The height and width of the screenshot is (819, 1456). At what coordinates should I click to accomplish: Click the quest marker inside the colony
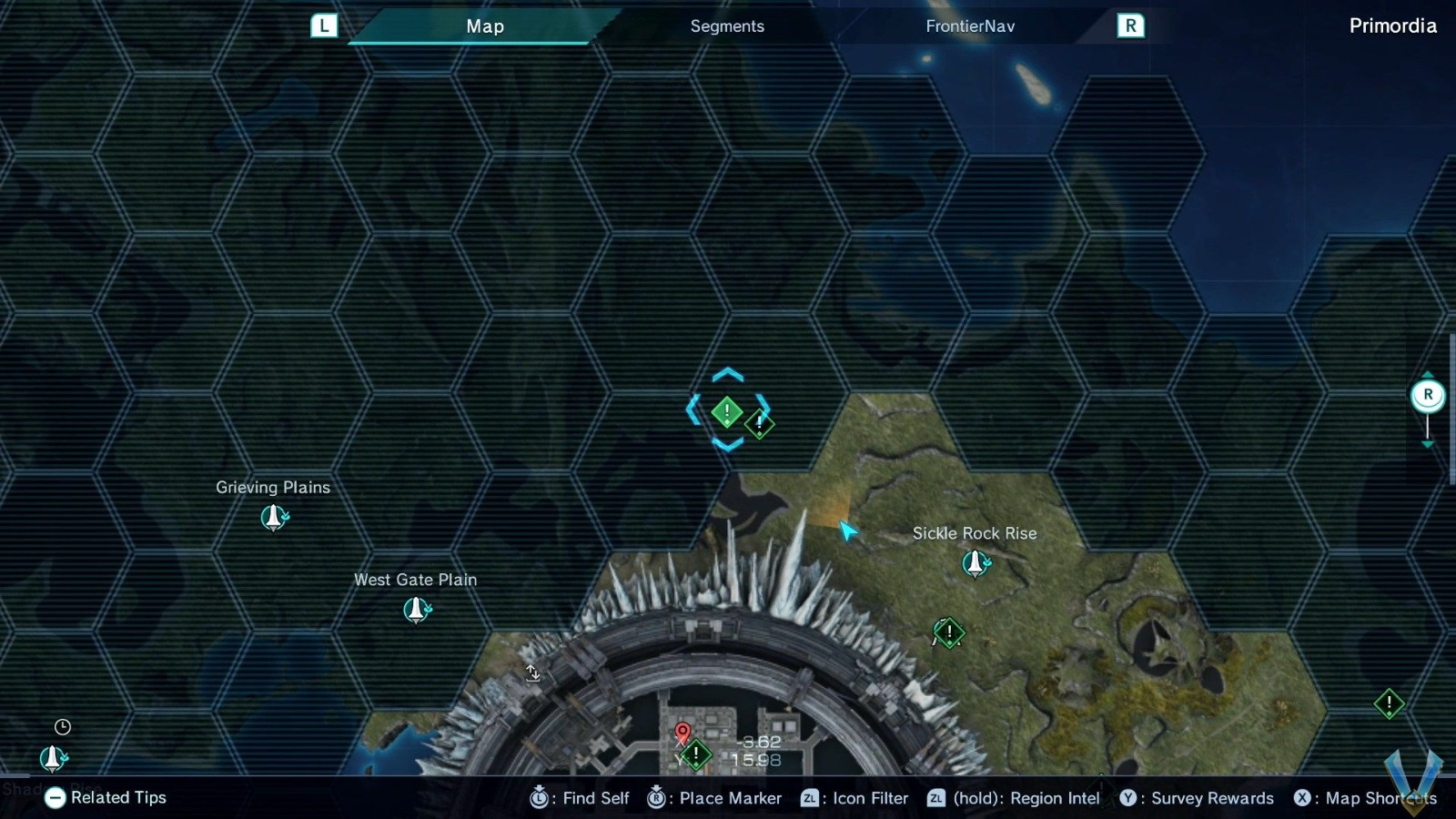point(696,753)
